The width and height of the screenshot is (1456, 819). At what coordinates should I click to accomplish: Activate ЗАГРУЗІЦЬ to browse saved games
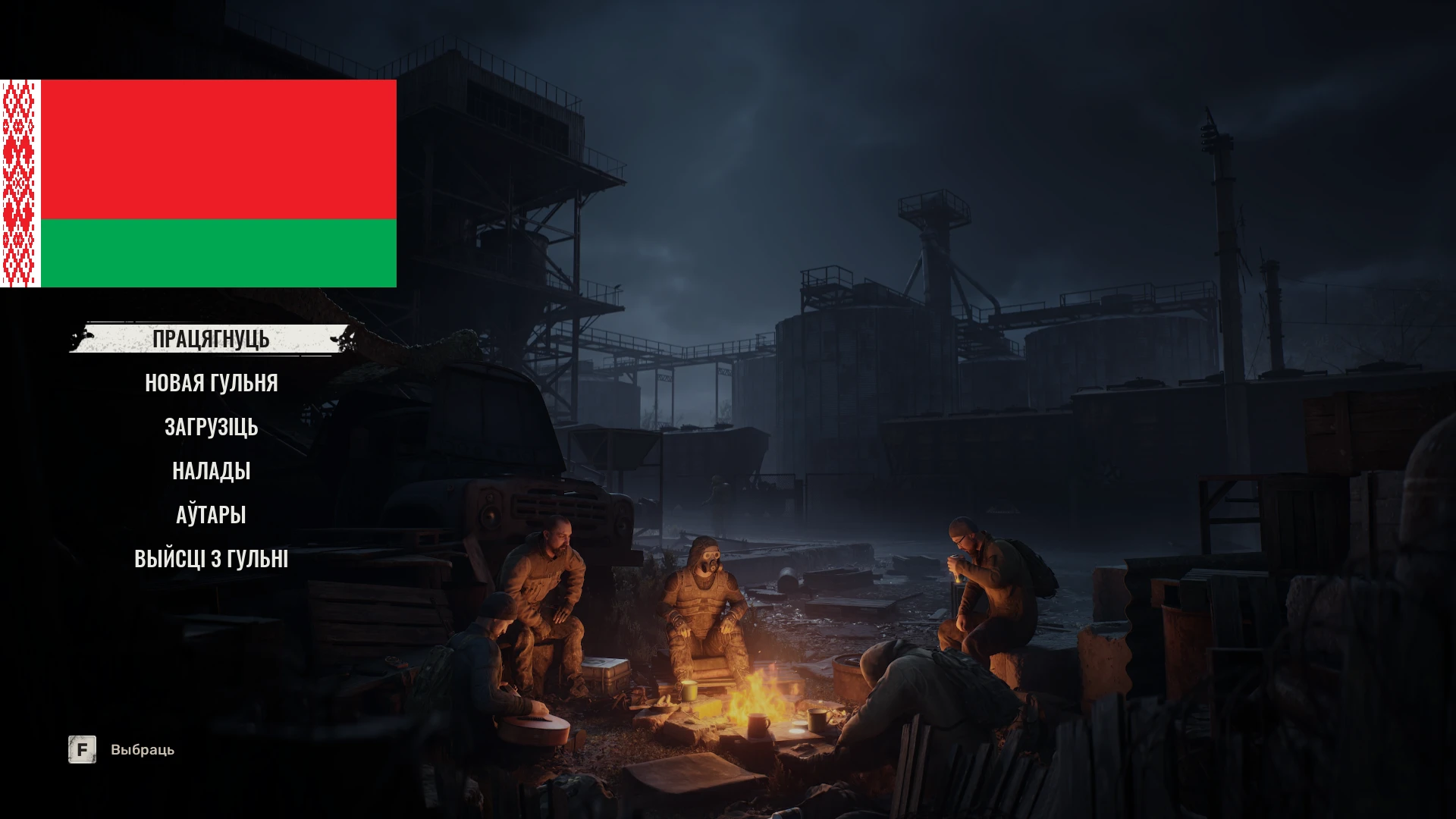[x=211, y=427]
